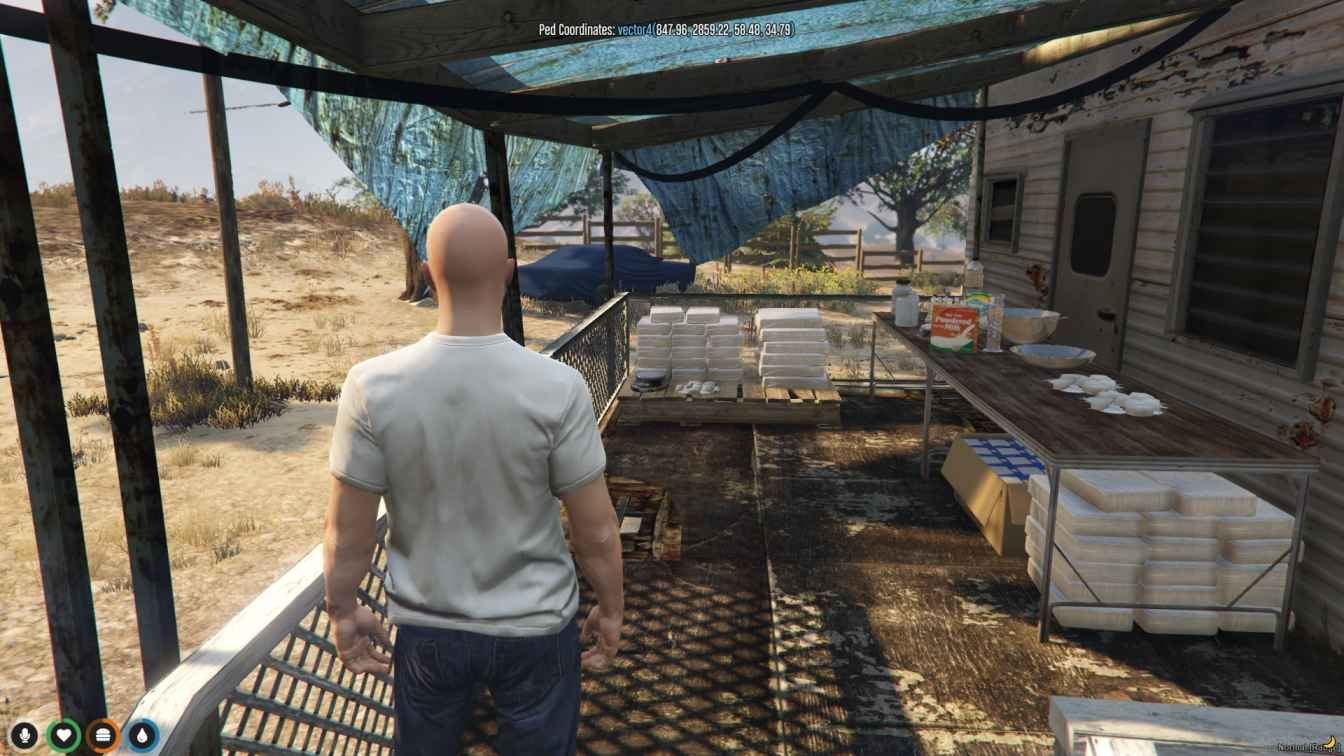Click the microphone voice status icon

pos(23,736)
